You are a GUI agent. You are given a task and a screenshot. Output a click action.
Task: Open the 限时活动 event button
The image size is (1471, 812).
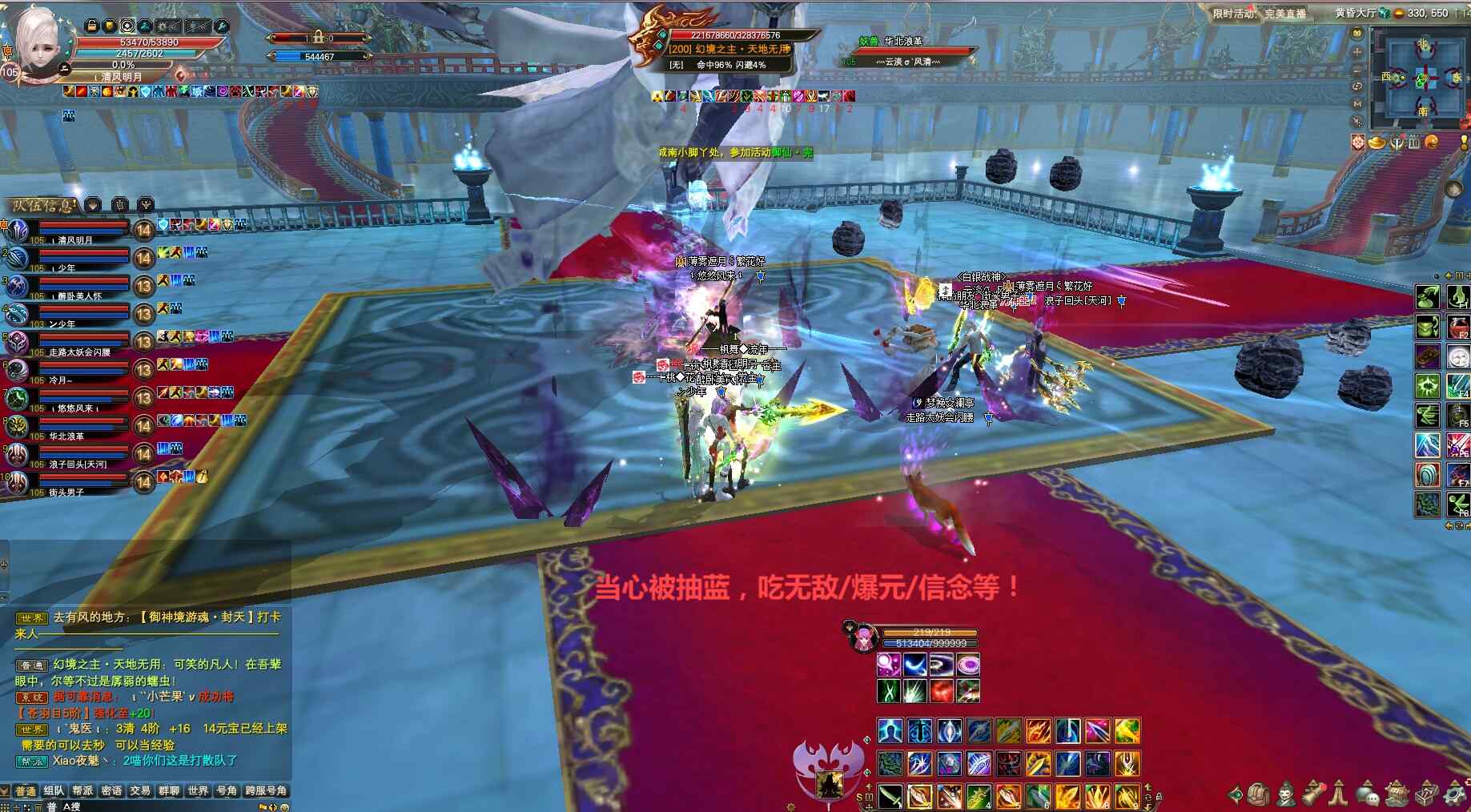pos(1232,13)
